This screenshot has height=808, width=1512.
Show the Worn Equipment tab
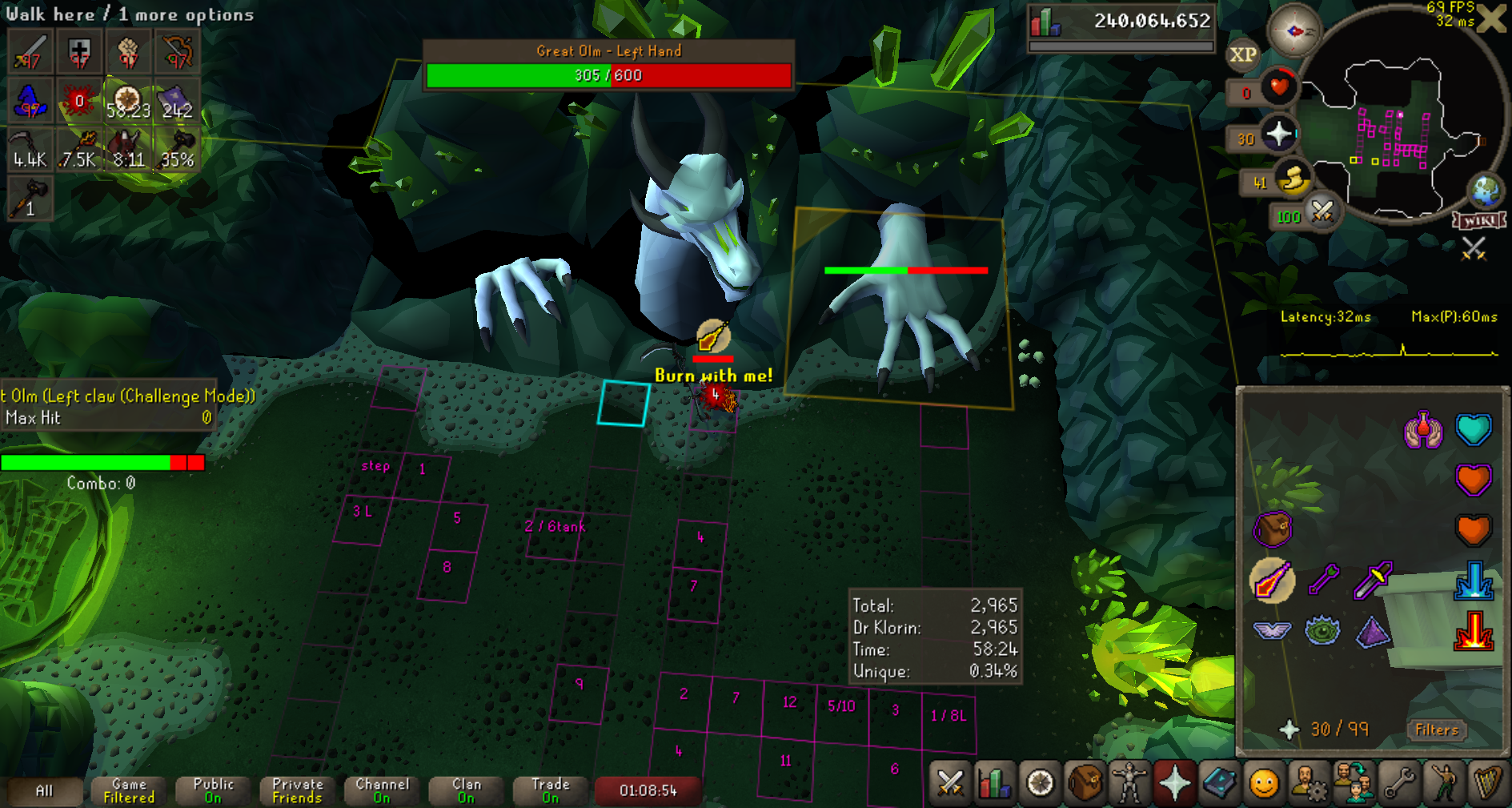point(1129,782)
